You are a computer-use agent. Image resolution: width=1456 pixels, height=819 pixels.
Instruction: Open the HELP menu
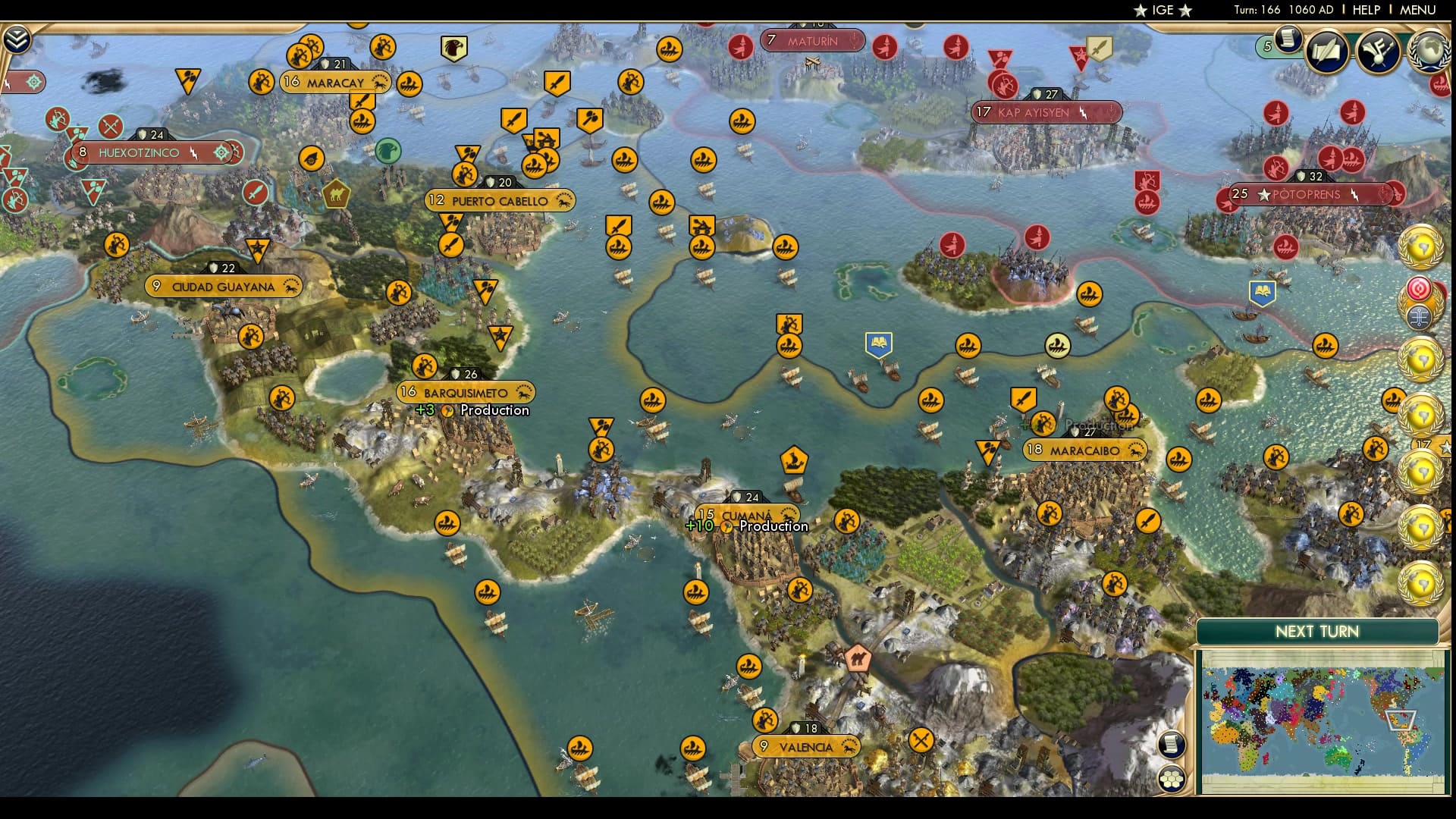click(x=1365, y=10)
